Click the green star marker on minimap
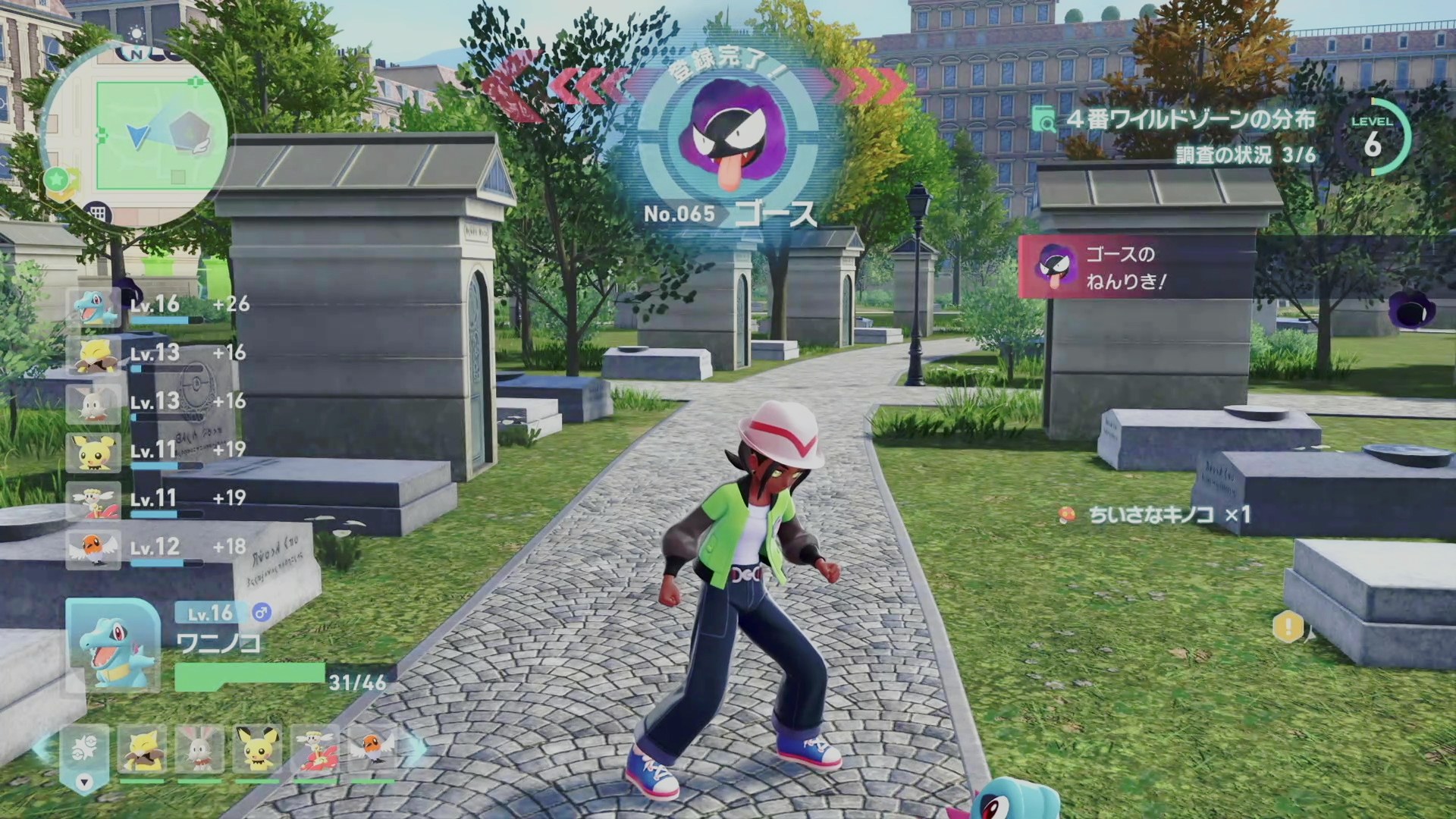This screenshot has width=1456, height=819. click(x=56, y=180)
